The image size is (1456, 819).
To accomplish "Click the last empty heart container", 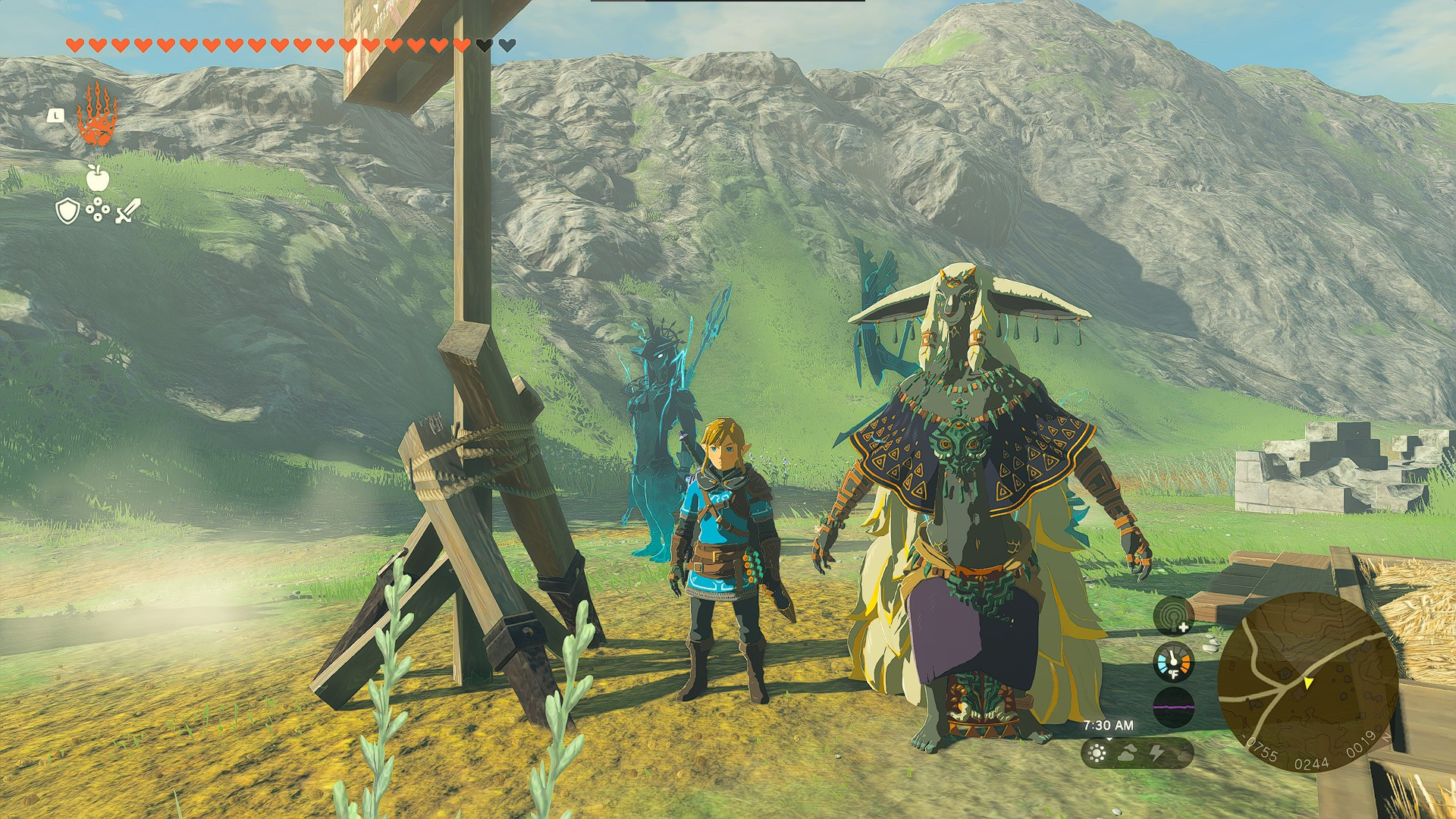I will click(x=508, y=45).
